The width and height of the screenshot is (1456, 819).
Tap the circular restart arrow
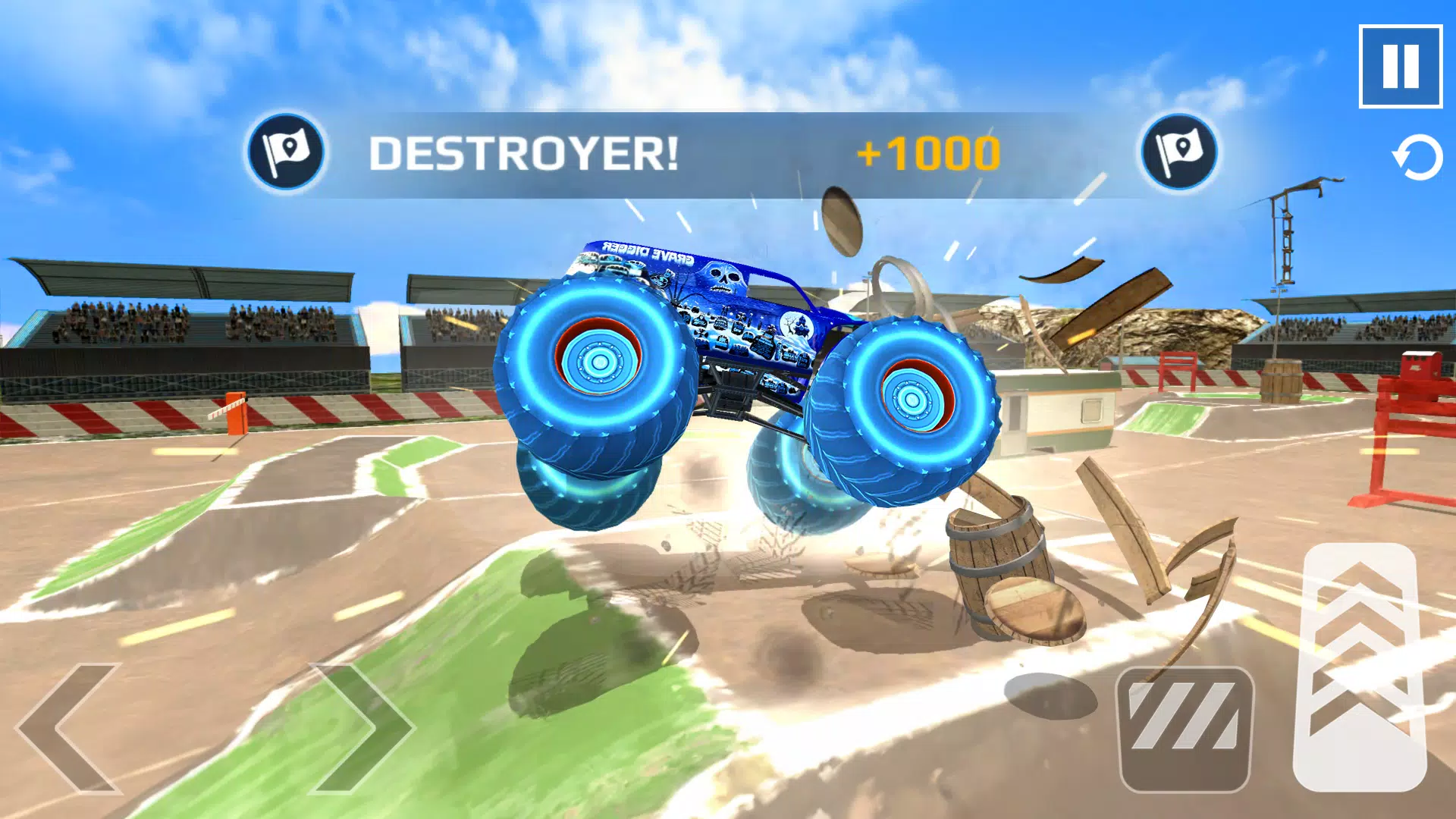pos(1415,155)
